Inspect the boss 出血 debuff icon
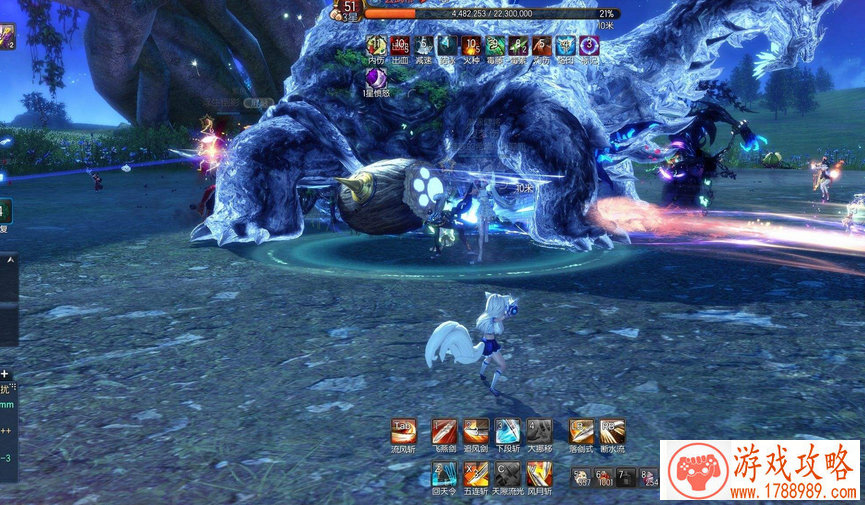865x505 pixels. [x=399, y=45]
